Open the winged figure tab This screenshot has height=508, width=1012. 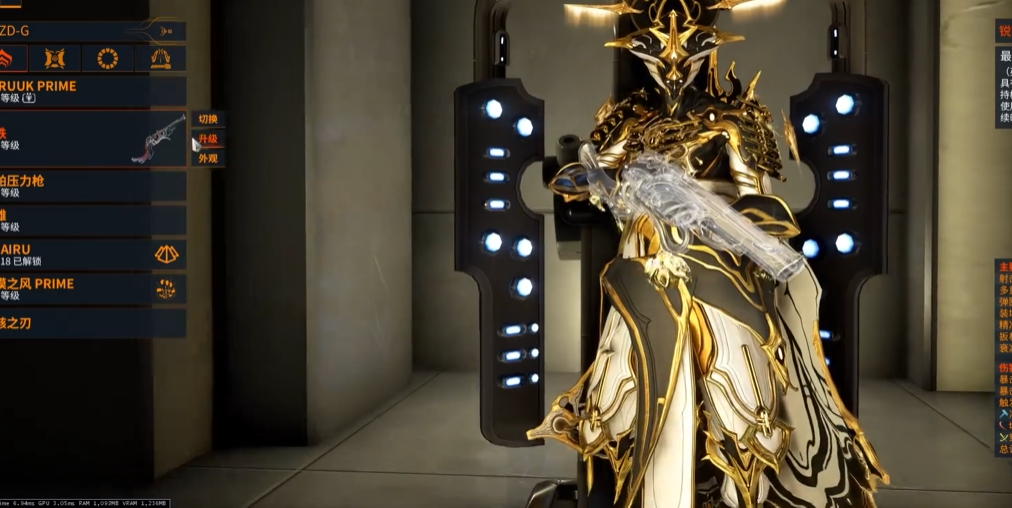coord(160,58)
